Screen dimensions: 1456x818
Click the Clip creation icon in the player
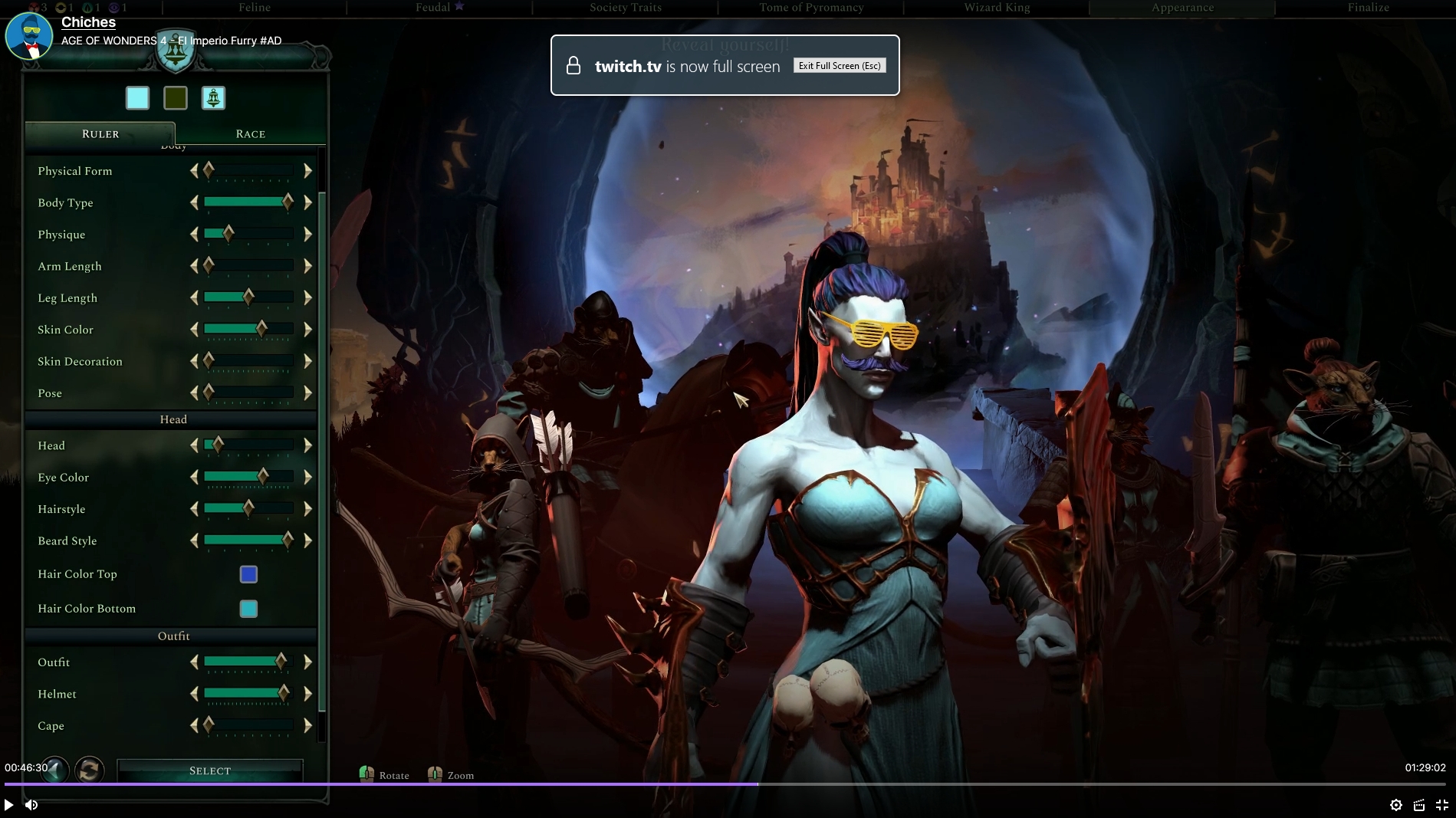coord(1418,805)
